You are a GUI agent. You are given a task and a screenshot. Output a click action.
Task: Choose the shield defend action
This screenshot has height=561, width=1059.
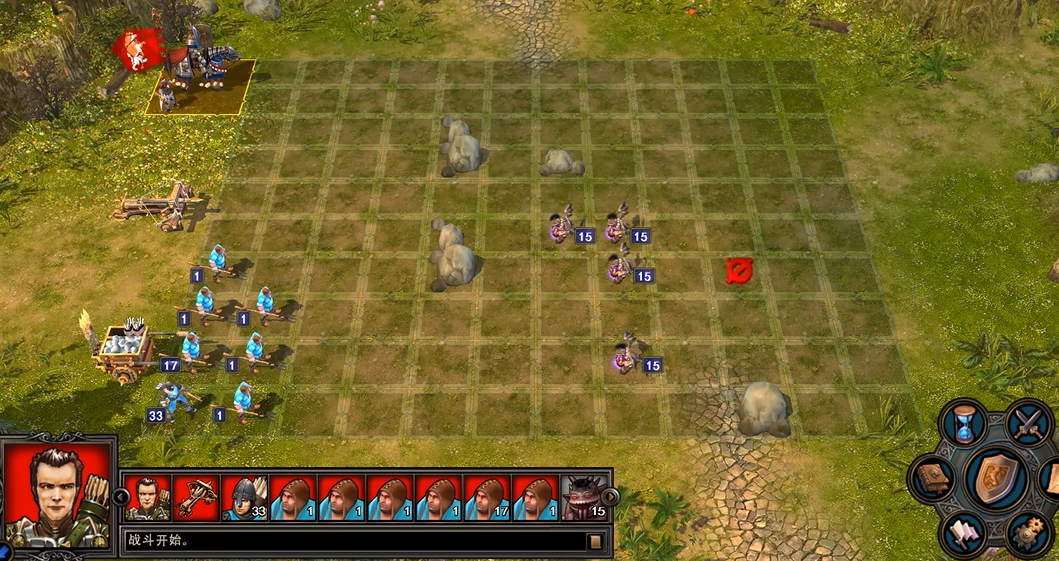click(x=996, y=478)
